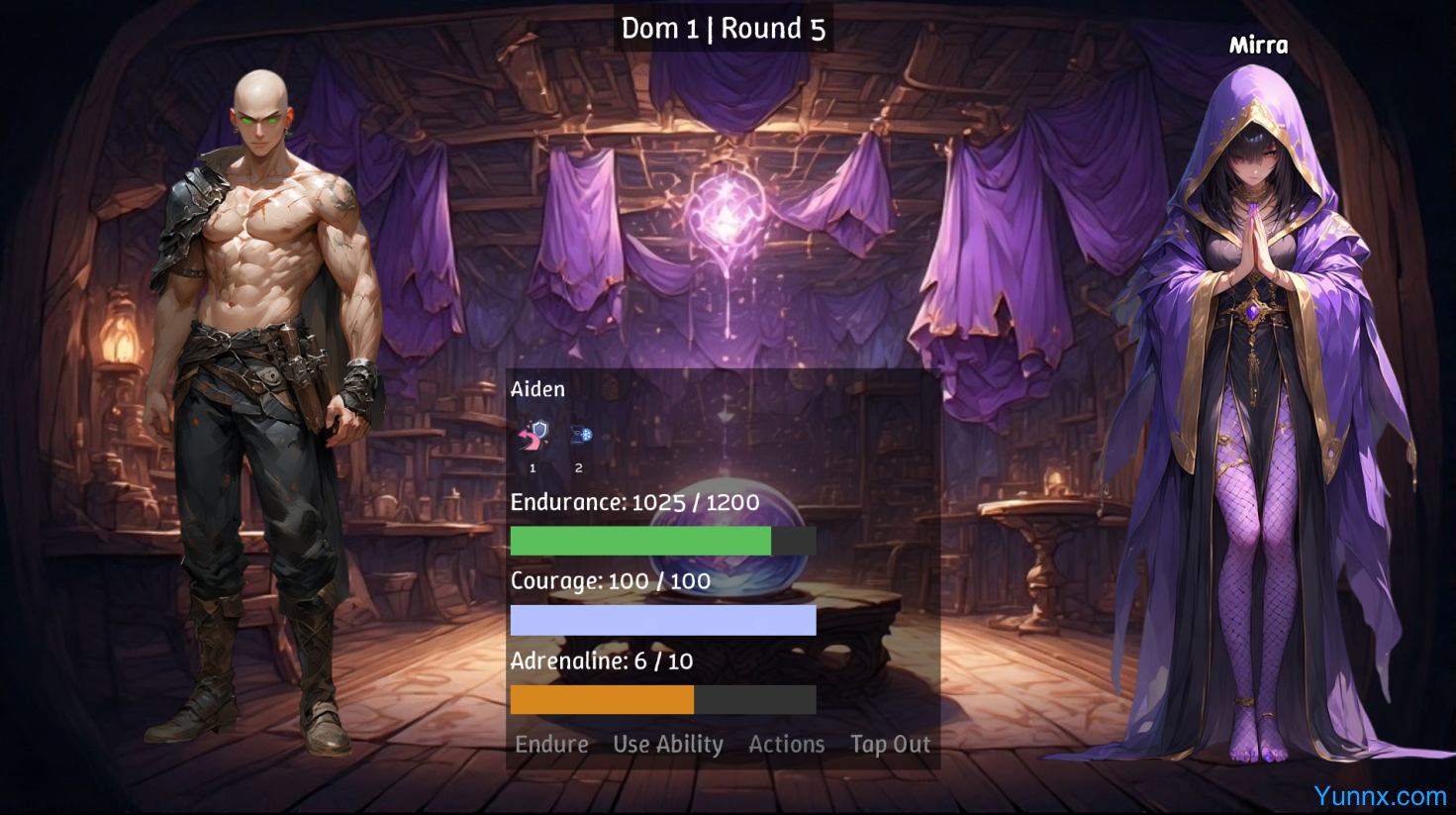Screen dimensions: 1456x815
Task: Open the Actions menu
Action: pos(786,744)
